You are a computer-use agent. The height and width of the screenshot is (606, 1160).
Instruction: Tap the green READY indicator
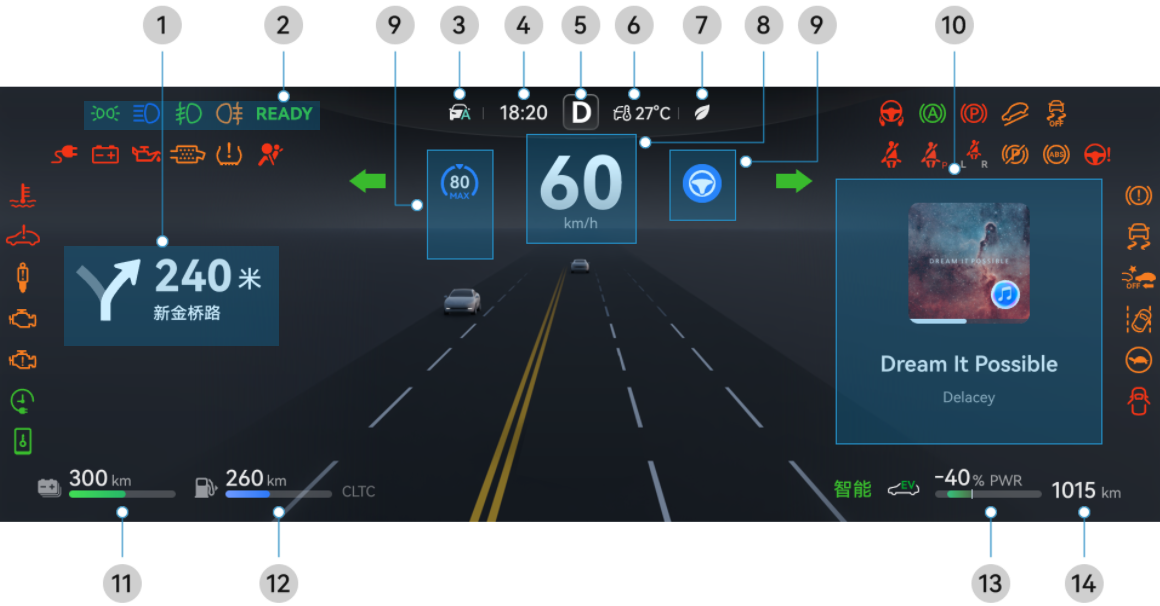(x=284, y=114)
